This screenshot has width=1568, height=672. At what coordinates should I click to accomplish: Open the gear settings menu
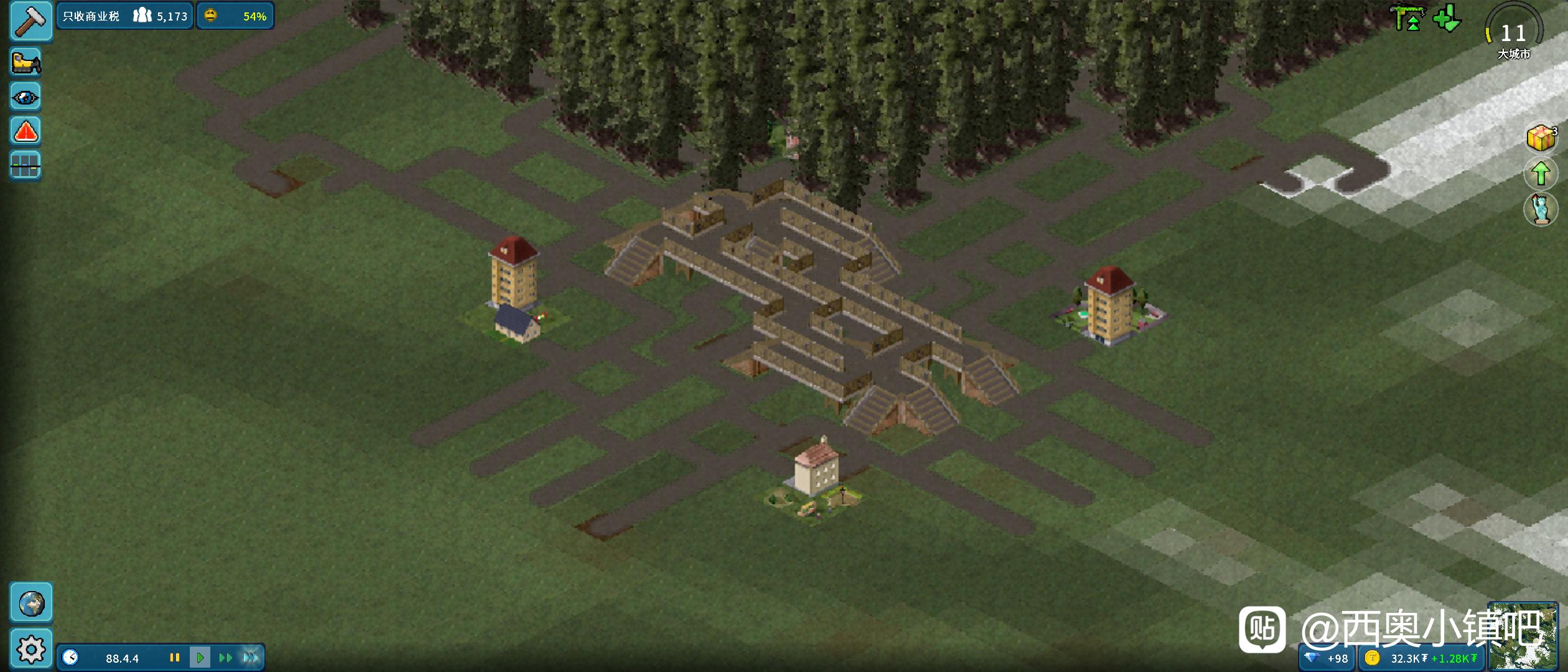click(x=30, y=650)
